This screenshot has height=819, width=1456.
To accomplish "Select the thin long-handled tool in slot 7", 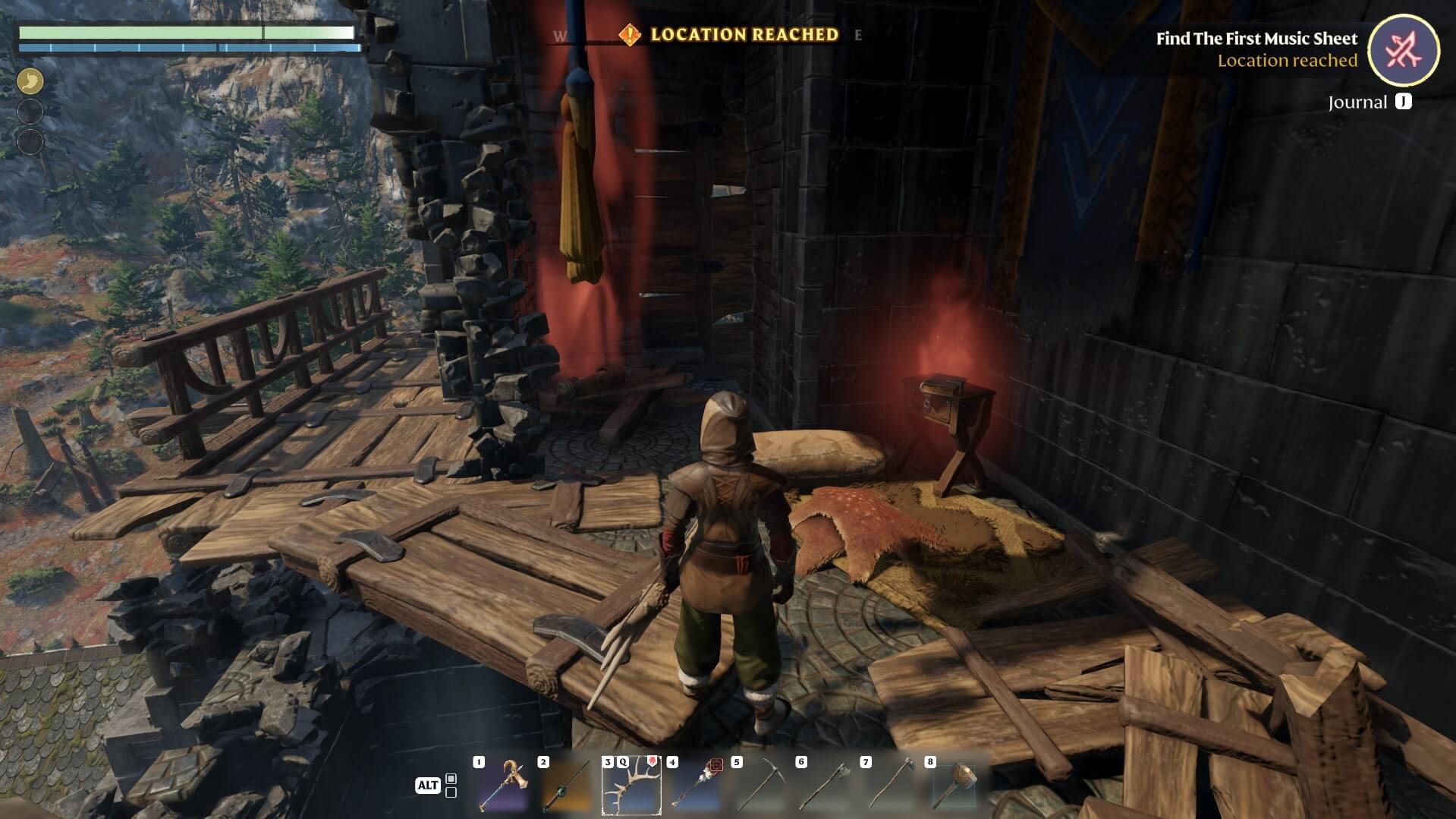I will 889,786.
